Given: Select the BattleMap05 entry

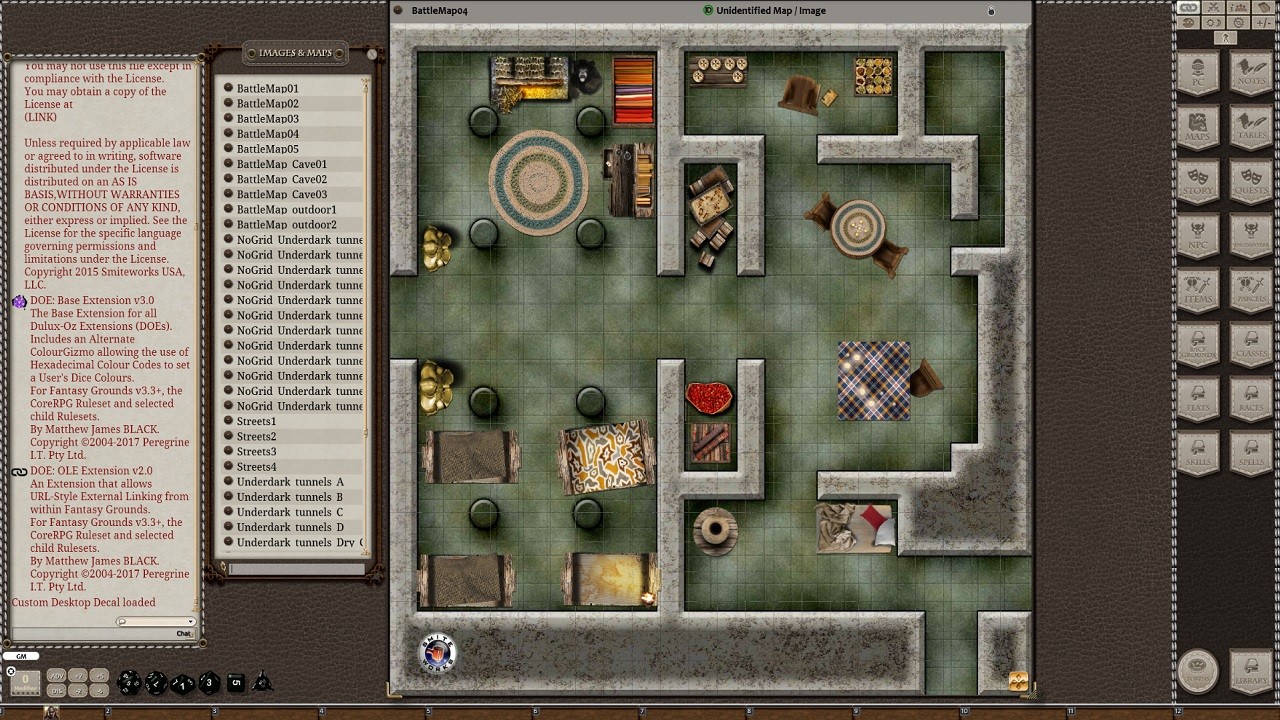Looking at the screenshot, I should point(267,149).
